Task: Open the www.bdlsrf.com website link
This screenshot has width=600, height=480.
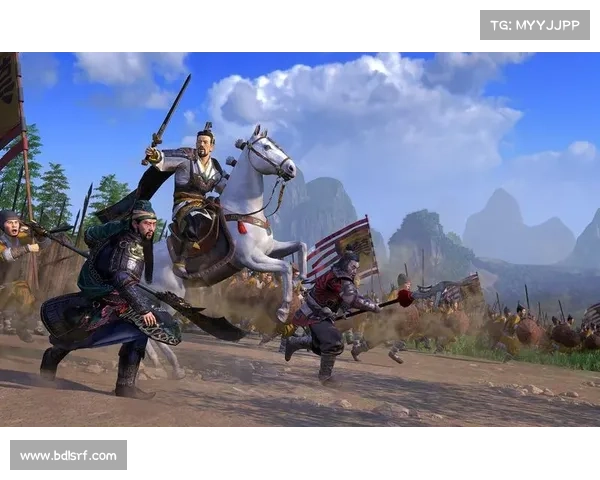Action: [68, 456]
